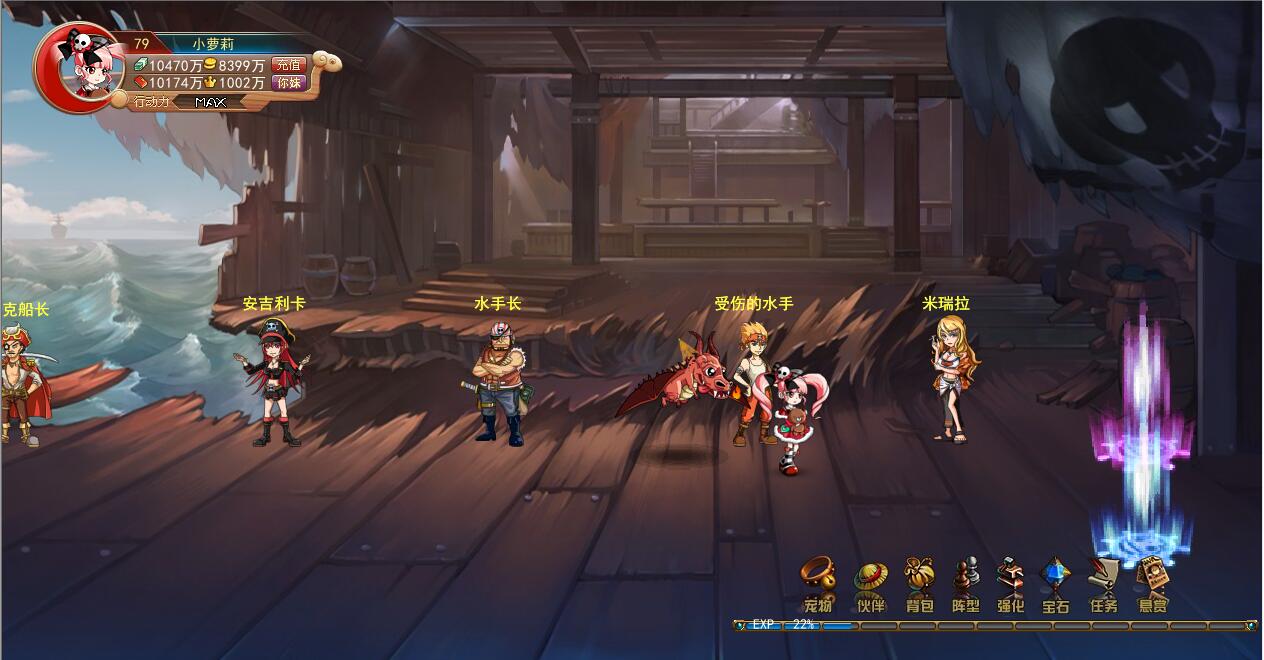
Task: Open the 阵型 formation menu
Action: 965,583
